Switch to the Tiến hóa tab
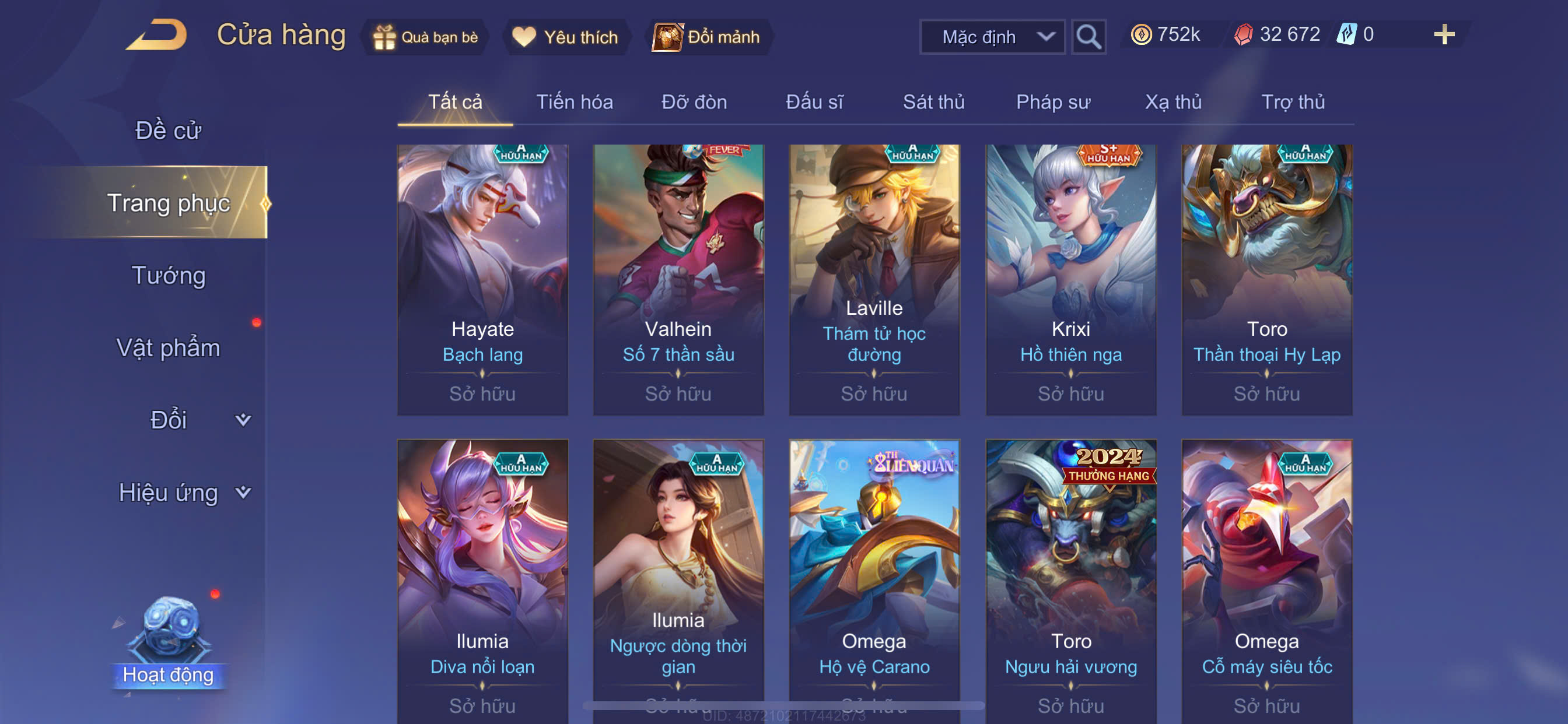Image resolution: width=1568 pixels, height=724 pixels. pos(574,102)
